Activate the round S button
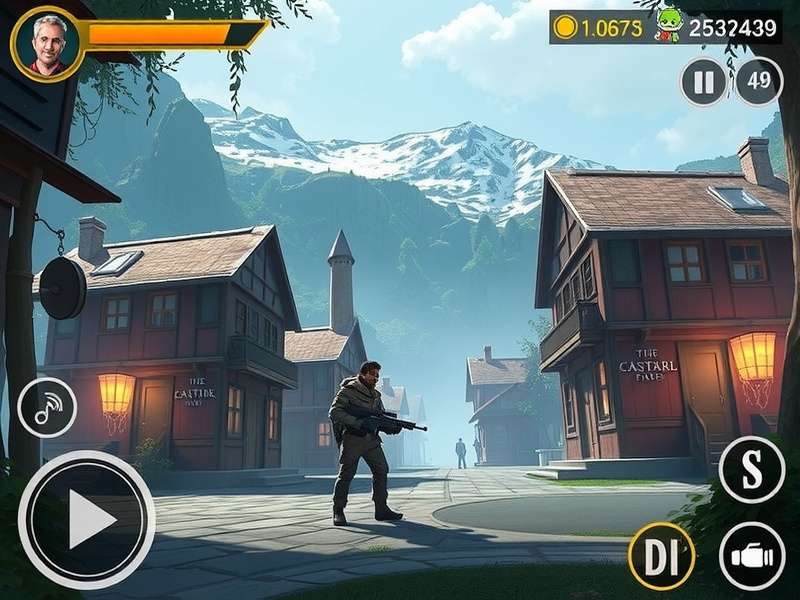 [x=751, y=470]
